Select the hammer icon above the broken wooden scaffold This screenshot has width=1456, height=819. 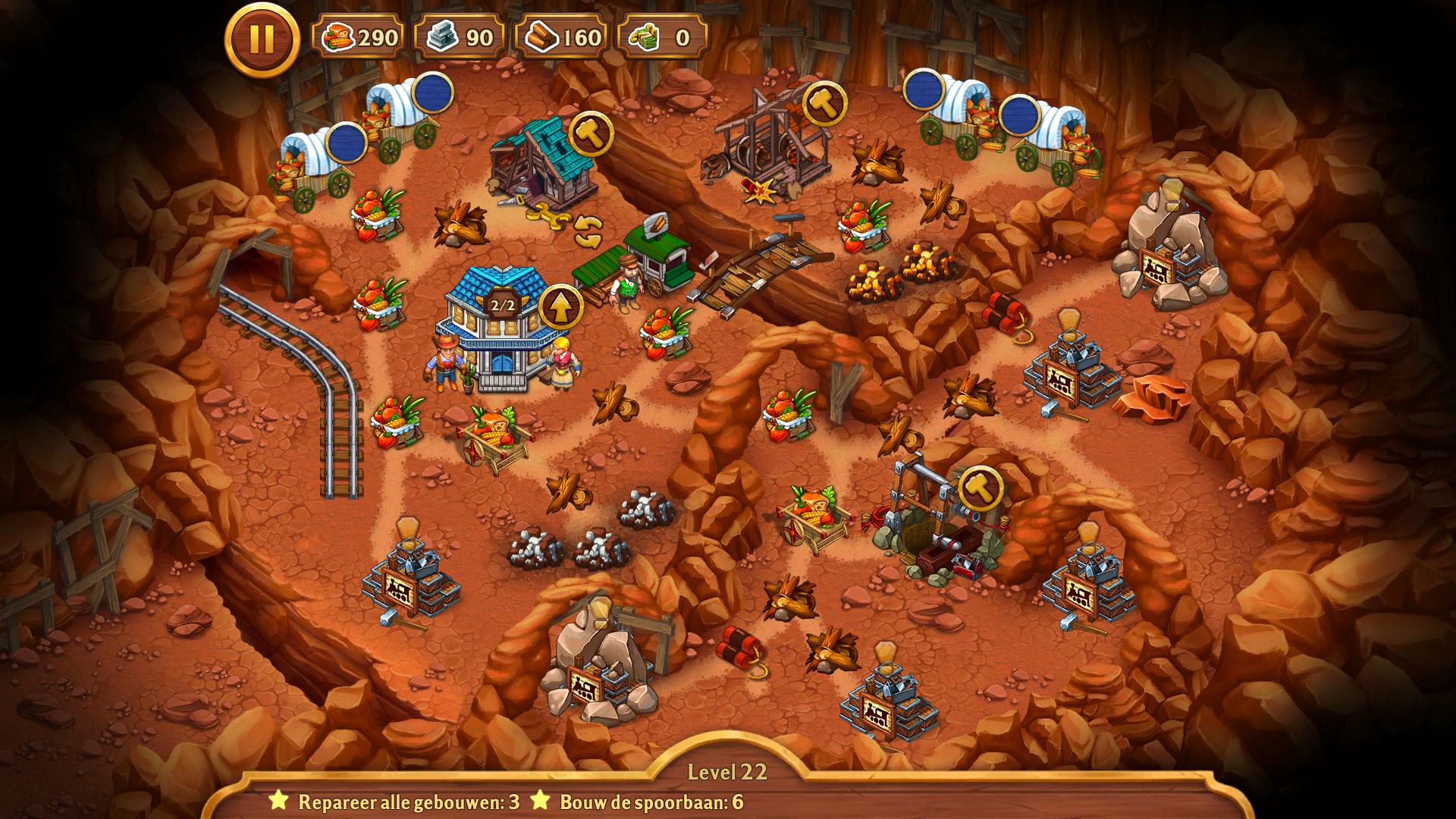[824, 103]
